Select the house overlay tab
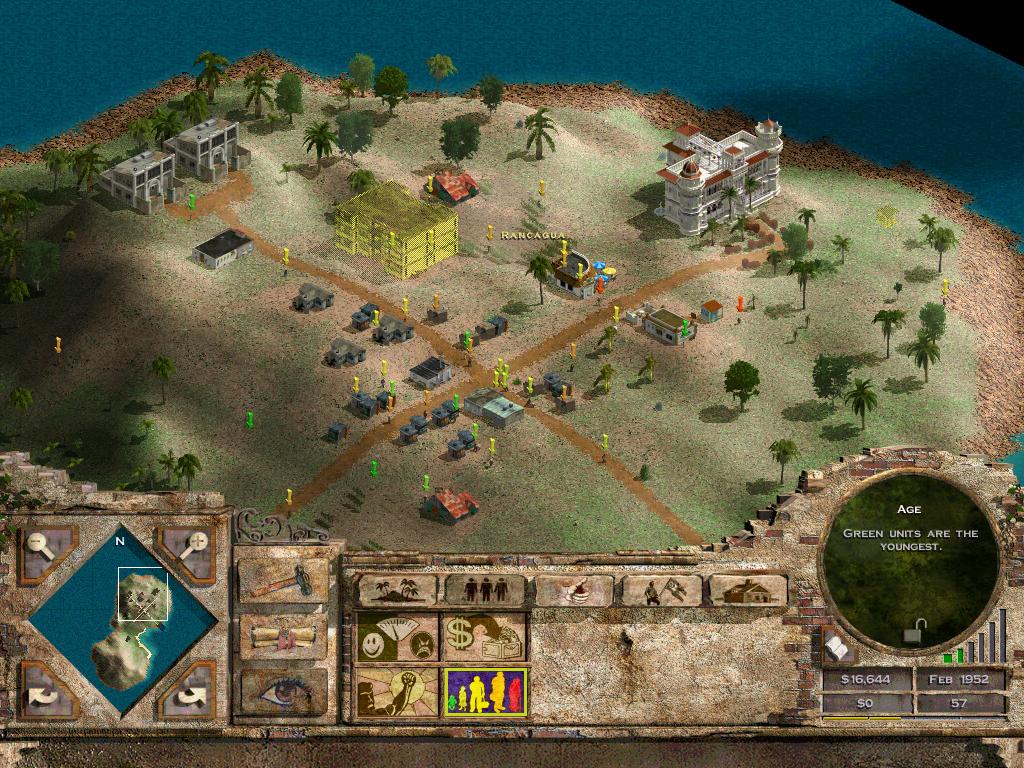The width and height of the screenshot is (1024, 768). pyautogui.click(x=748, y=590)
